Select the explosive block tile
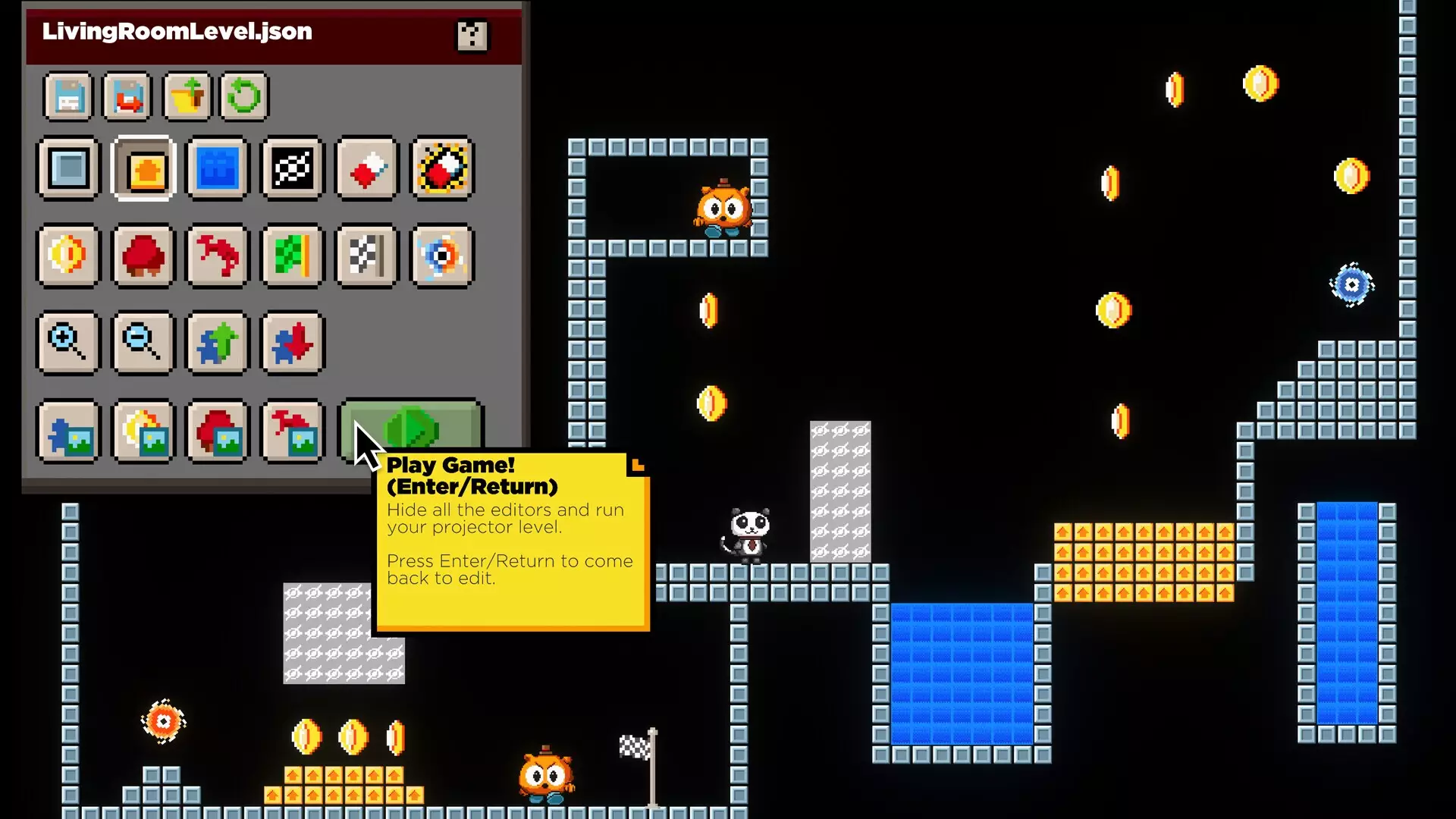The width and height of the screenshot is (1456, 819). point(442,168)
